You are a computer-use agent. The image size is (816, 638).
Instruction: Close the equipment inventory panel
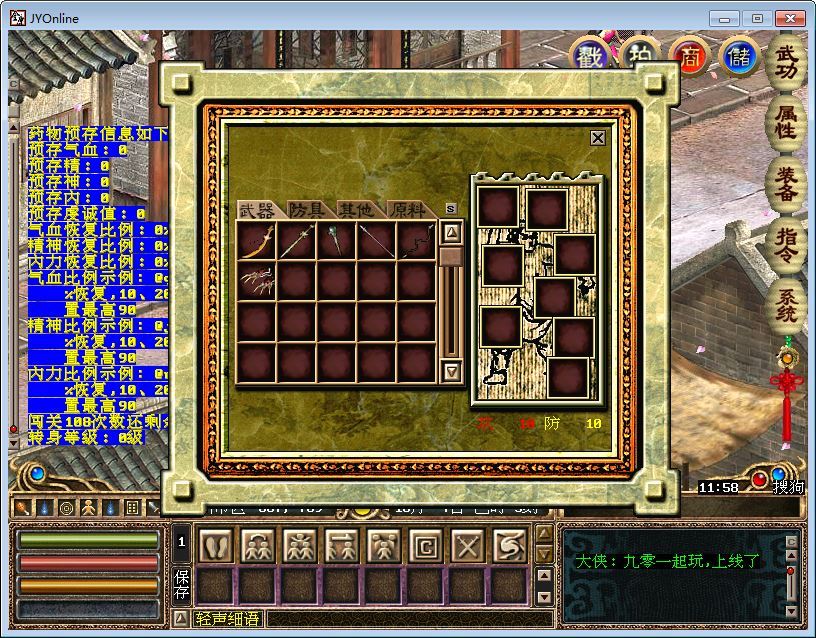click(597, 138)
